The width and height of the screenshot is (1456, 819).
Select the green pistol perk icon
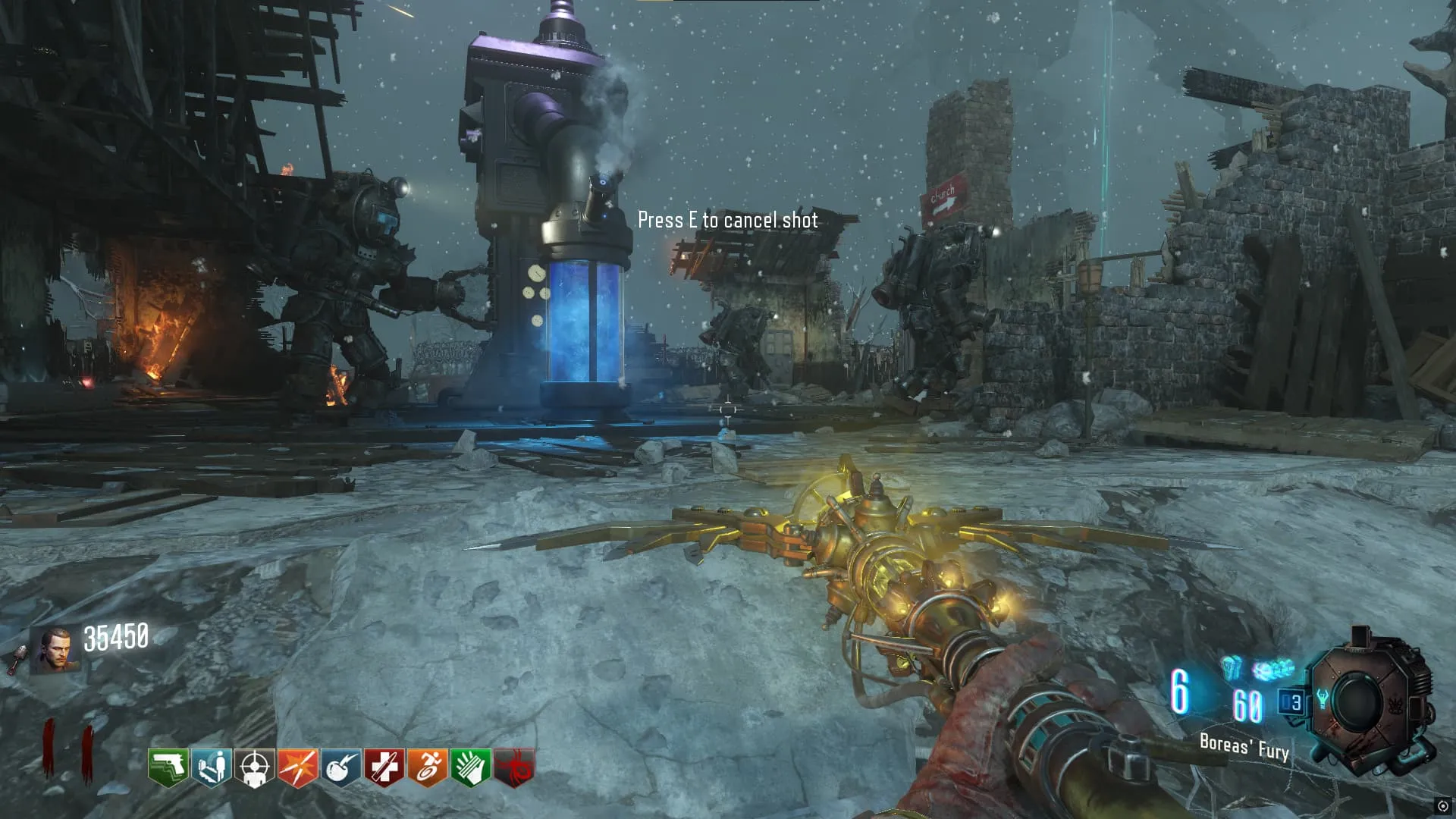click(x=168, y=767)
